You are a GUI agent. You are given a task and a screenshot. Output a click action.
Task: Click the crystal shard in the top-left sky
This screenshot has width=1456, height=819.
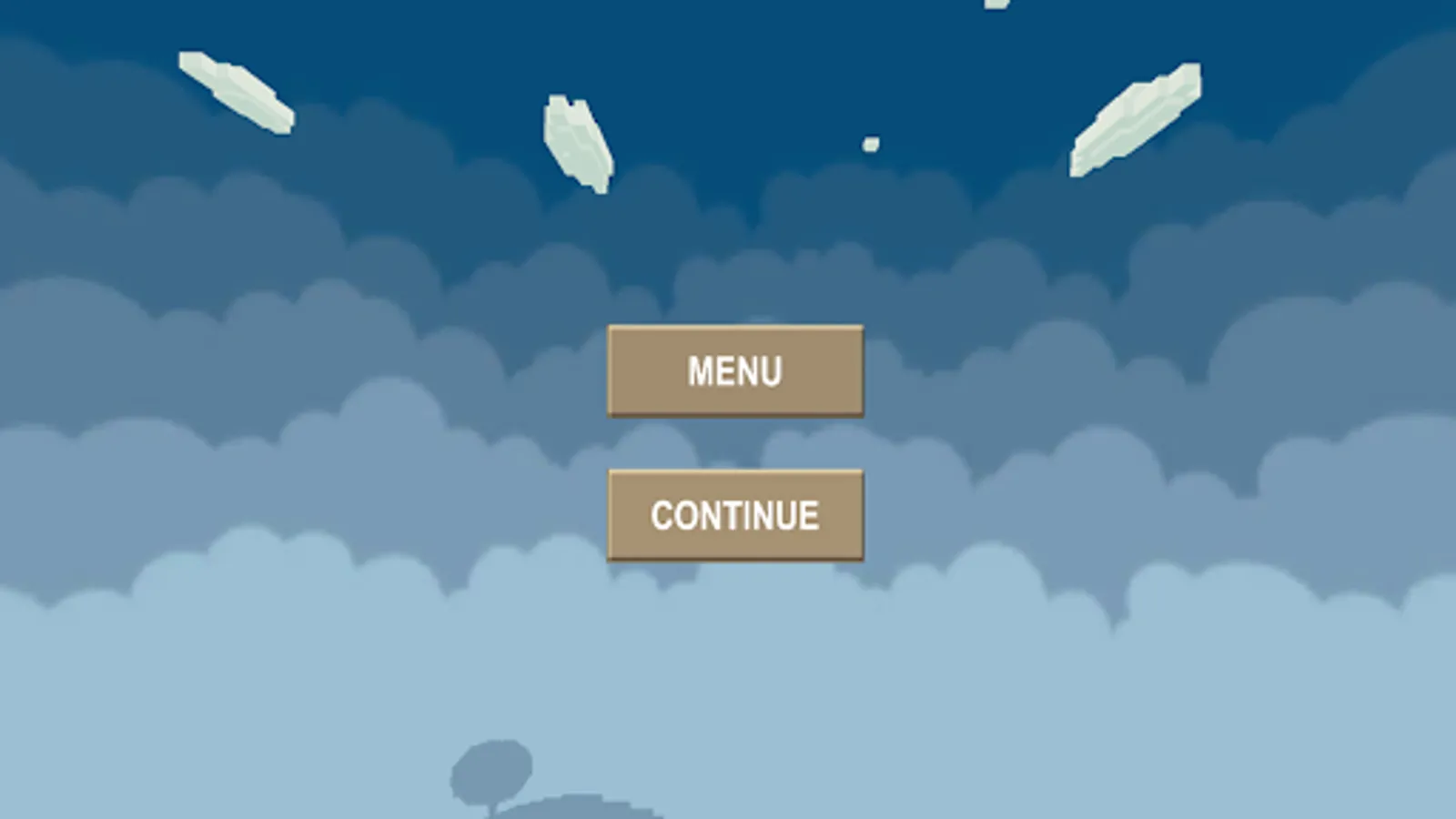(237, 91)
